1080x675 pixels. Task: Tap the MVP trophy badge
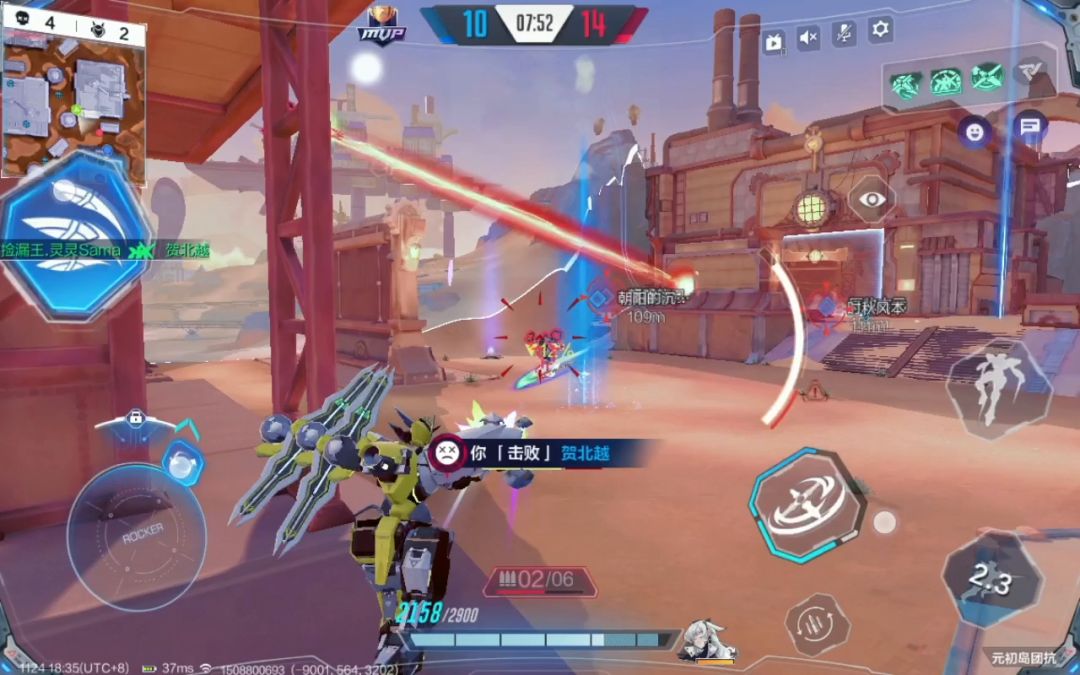[x=380, y=24]
